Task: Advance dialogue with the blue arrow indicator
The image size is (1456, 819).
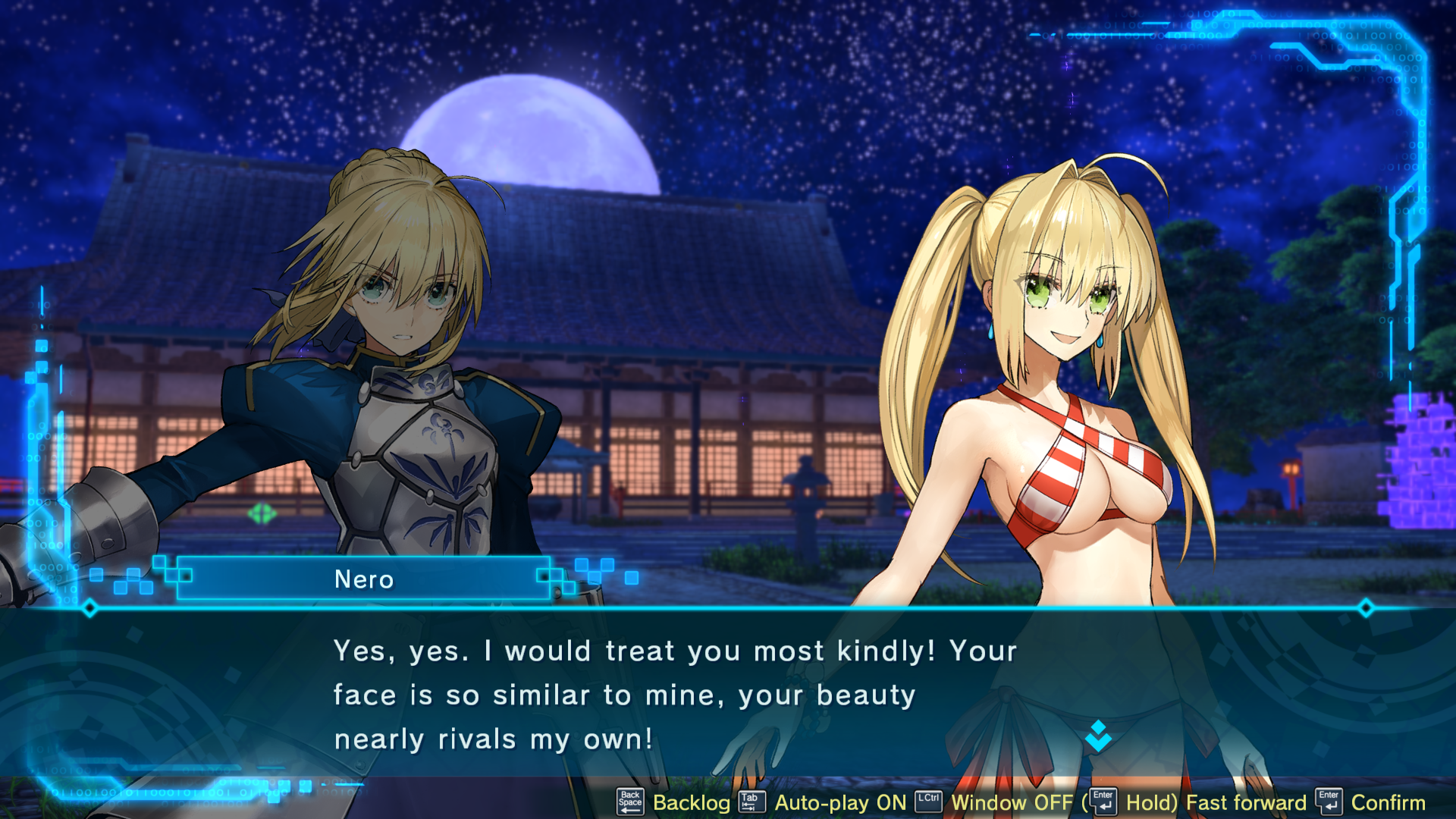Action: (1098, 736)
